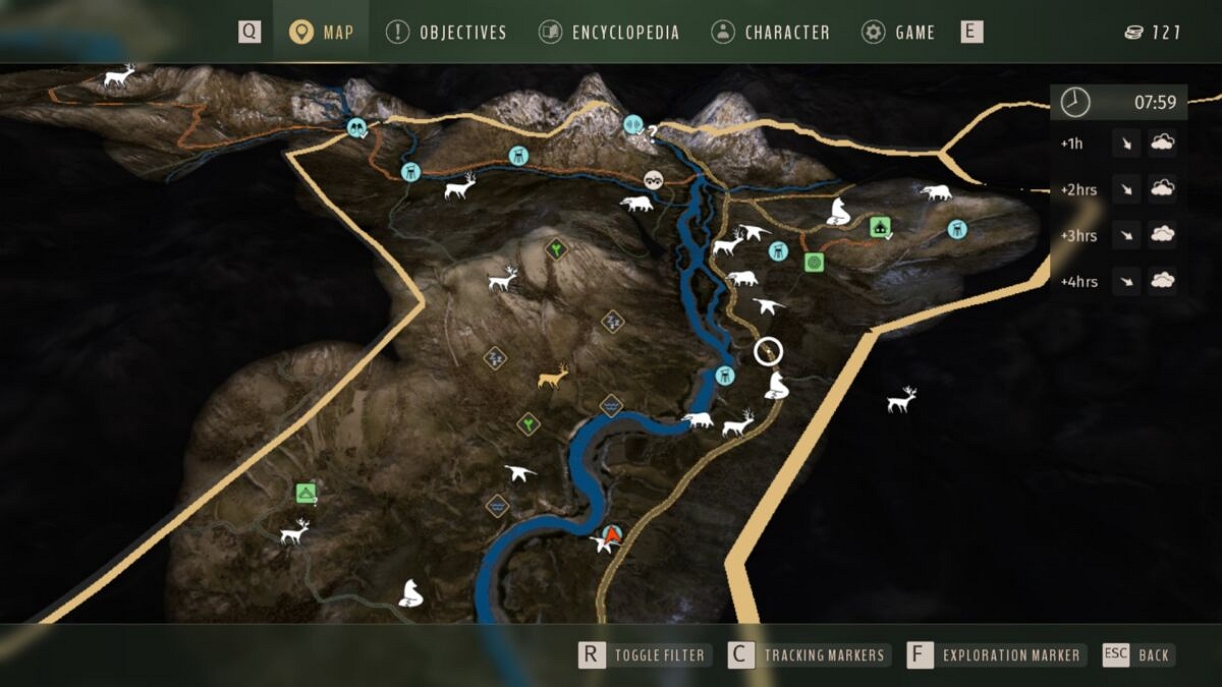Select the gold deer map marker
The height and width of the screenshot is (687, 1222).
[553, 377]
